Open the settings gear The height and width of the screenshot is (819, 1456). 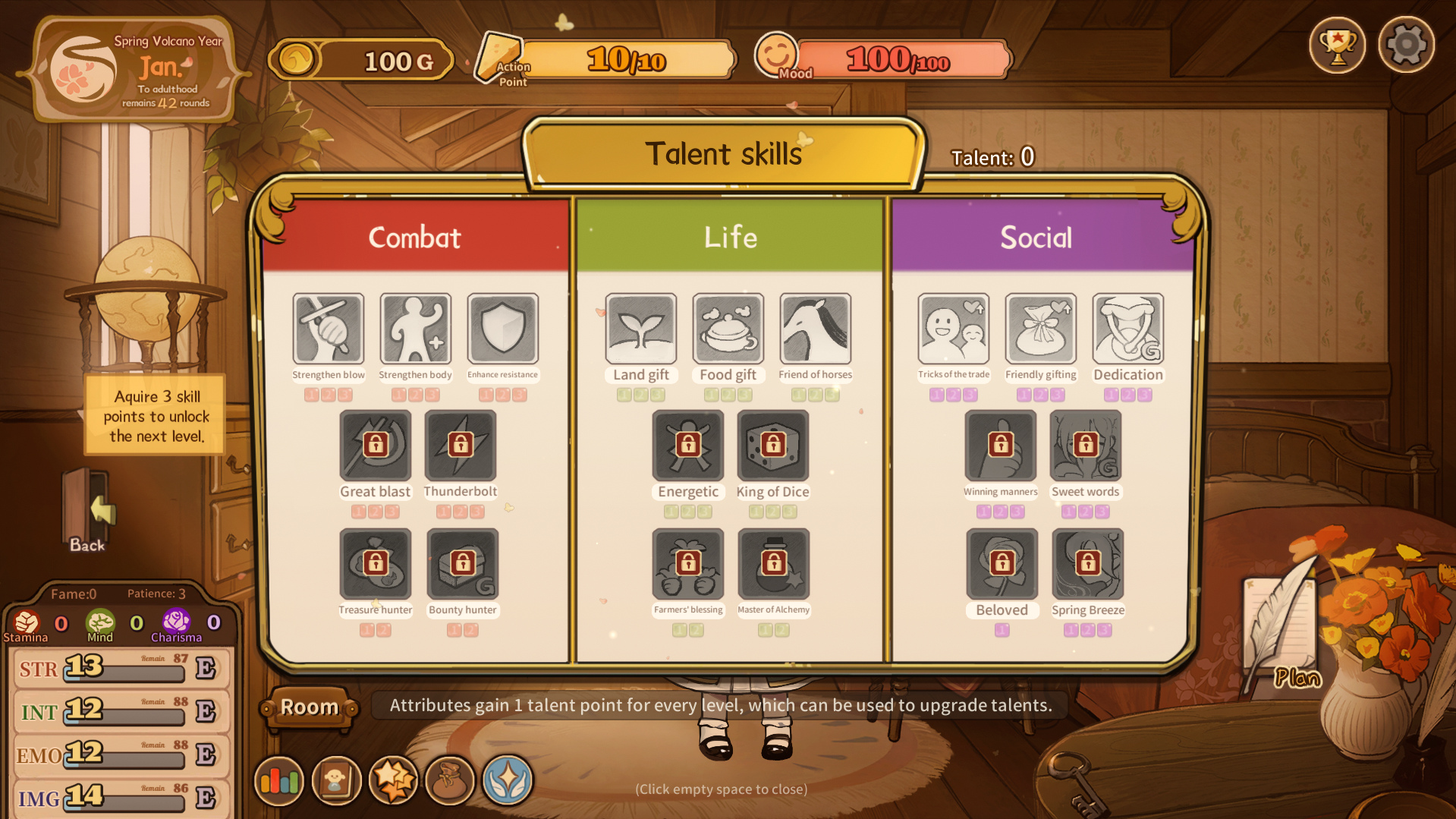1406,46
